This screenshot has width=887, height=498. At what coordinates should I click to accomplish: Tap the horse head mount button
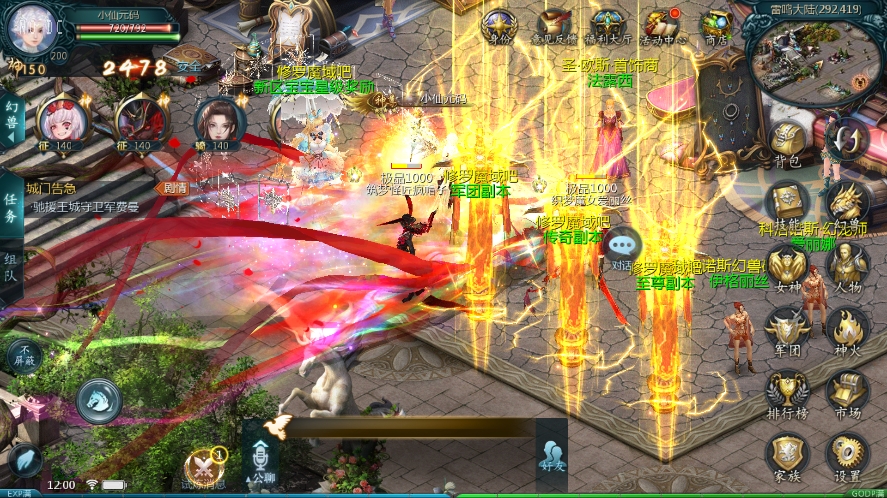99,400
